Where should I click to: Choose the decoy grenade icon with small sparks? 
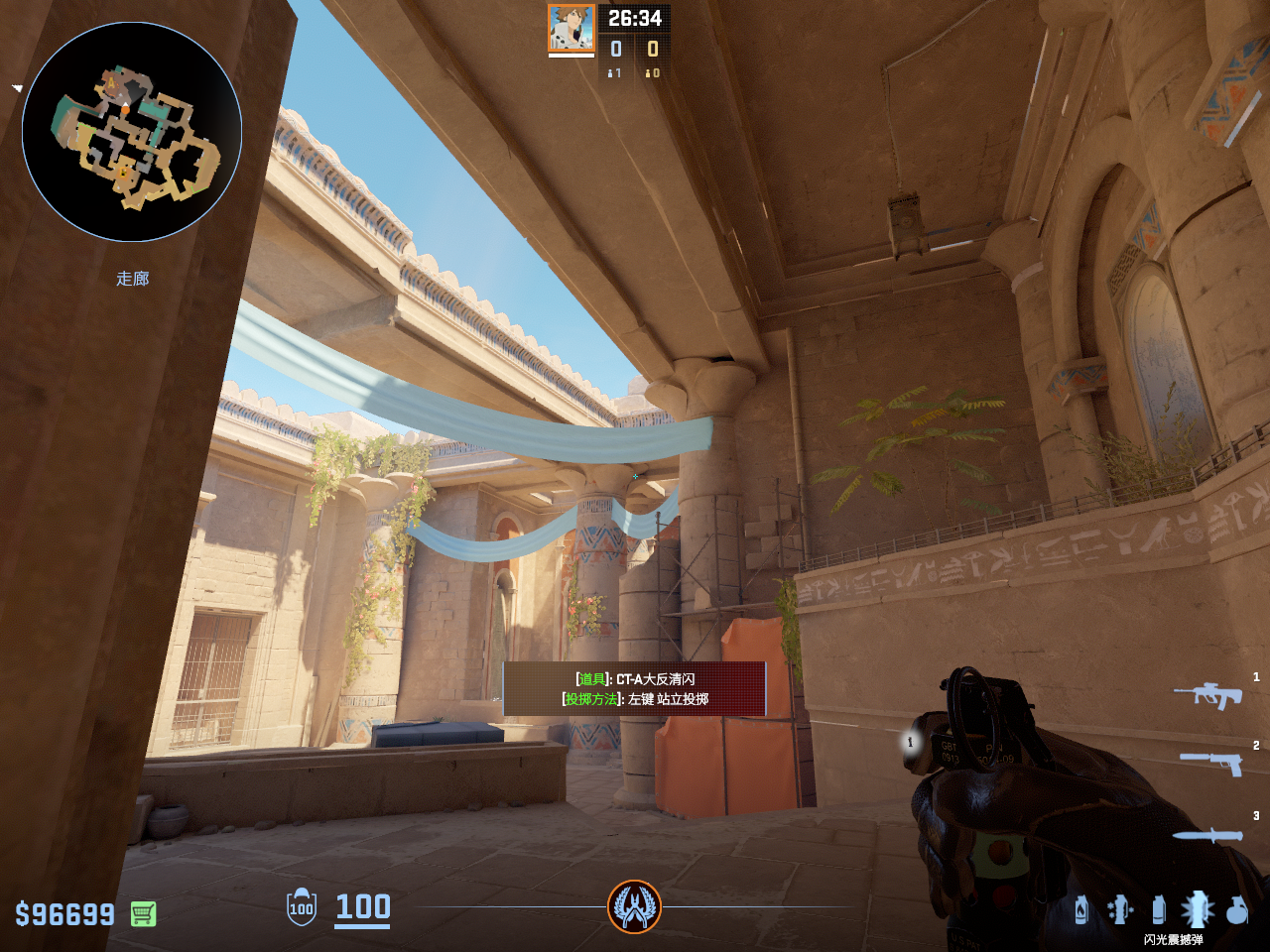point(1120,909)
